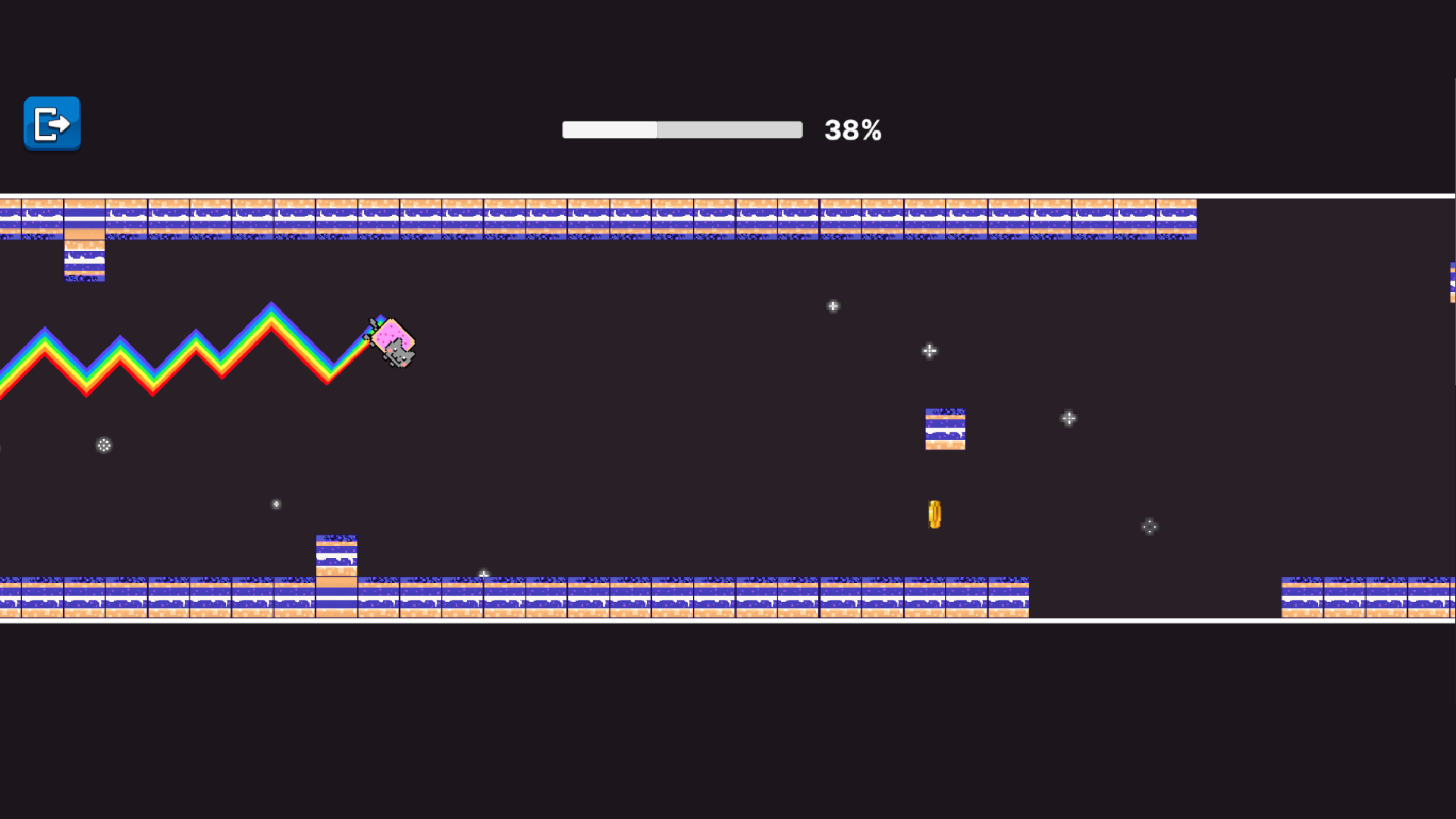The height and width of the screenshot is (819, 1456).
Task: Click the small cake block above the ground platform
Action: 336,554
